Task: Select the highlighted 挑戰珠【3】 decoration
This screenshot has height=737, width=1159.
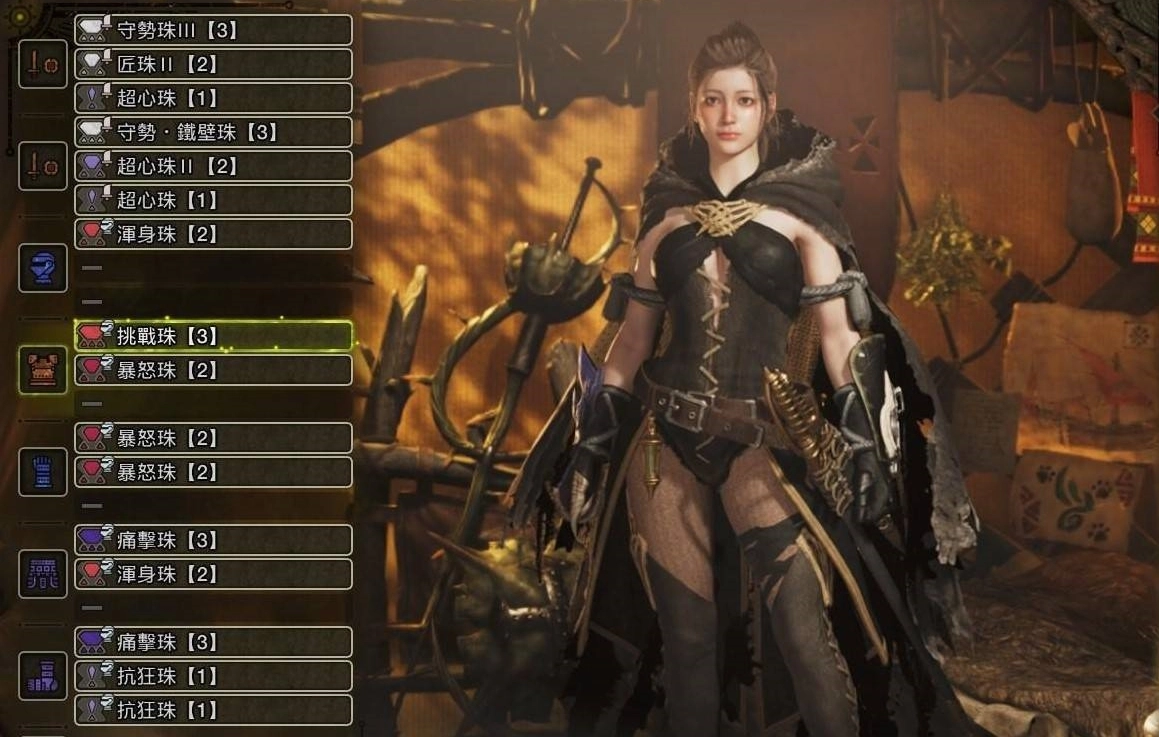Action: click(213, 336)
